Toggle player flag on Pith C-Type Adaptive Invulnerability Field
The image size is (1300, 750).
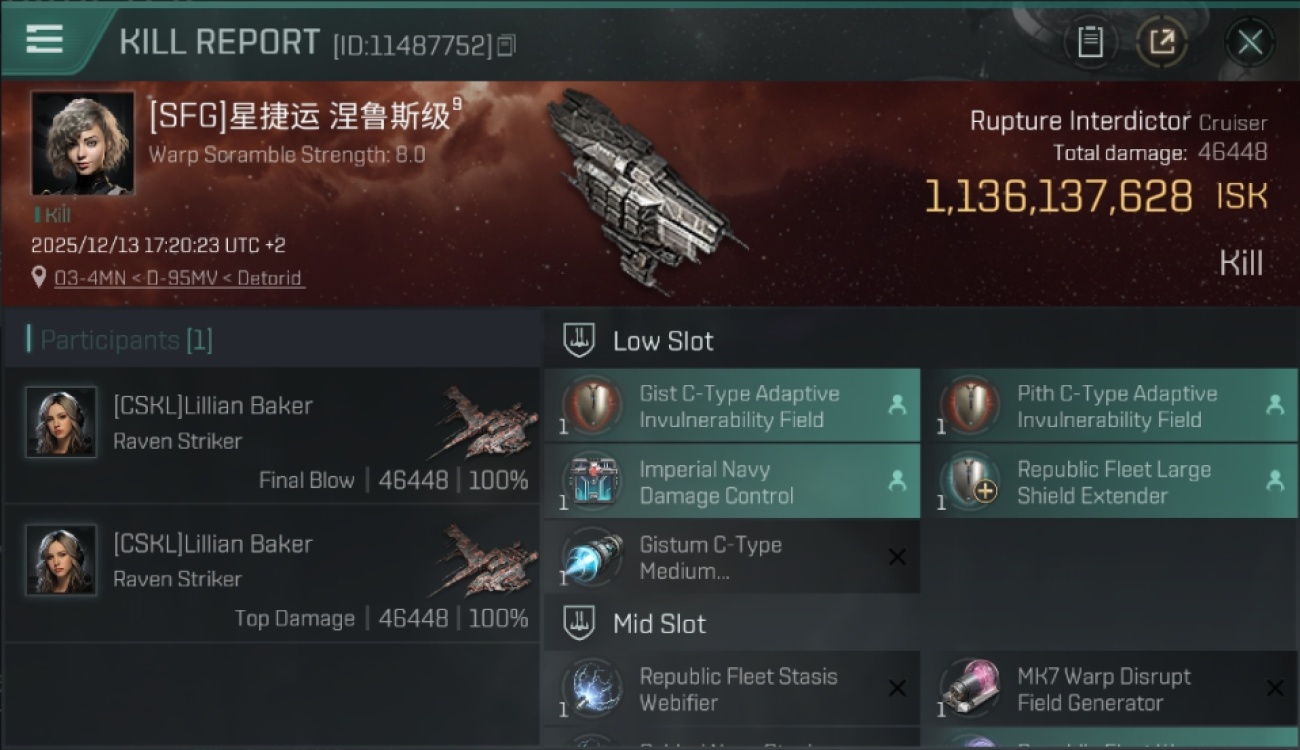click(x=1276, y=406)
